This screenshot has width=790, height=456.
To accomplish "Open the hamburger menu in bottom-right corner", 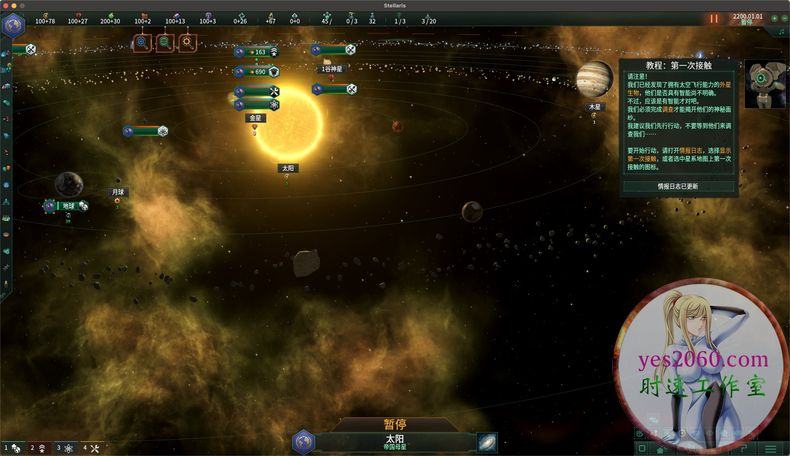I will pyautogui.click(x=771, y=448).
